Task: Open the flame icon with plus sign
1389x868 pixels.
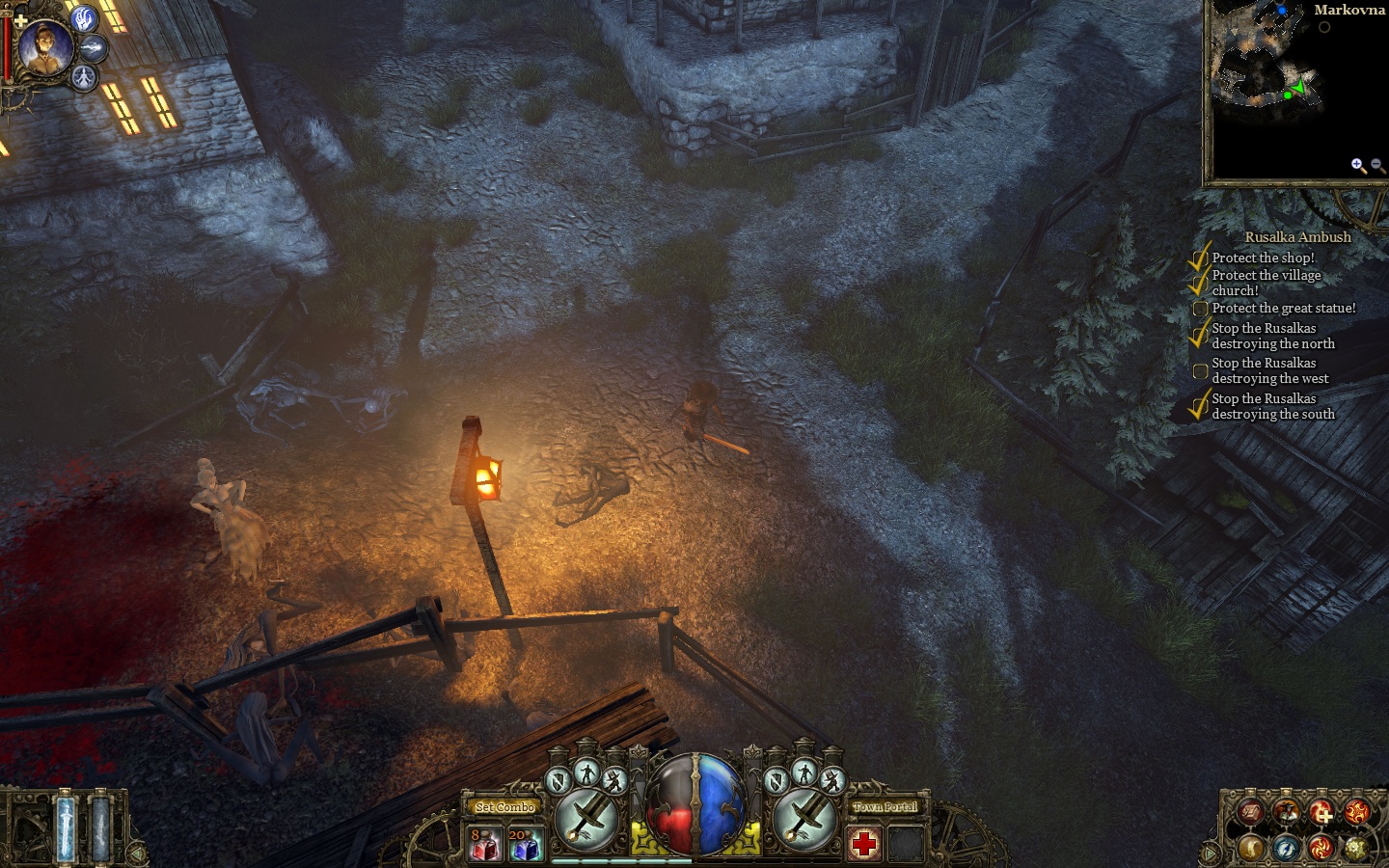Action: (1321, 812)
